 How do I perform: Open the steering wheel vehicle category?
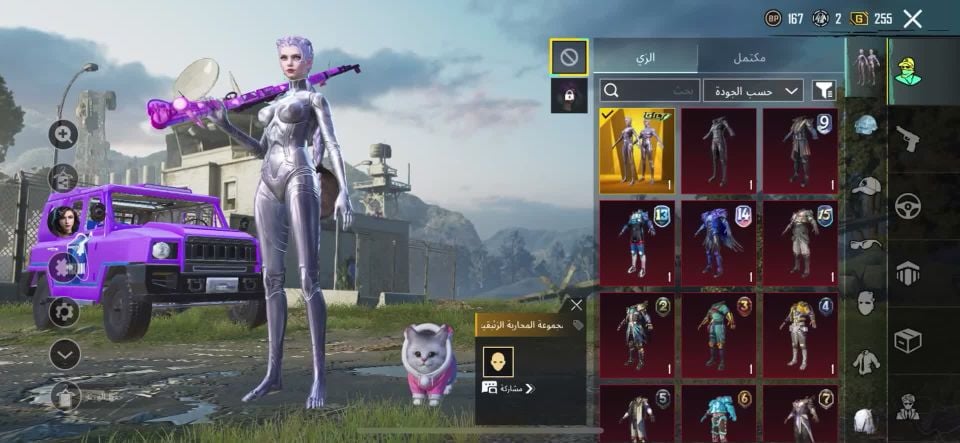[x=908, y=205]
